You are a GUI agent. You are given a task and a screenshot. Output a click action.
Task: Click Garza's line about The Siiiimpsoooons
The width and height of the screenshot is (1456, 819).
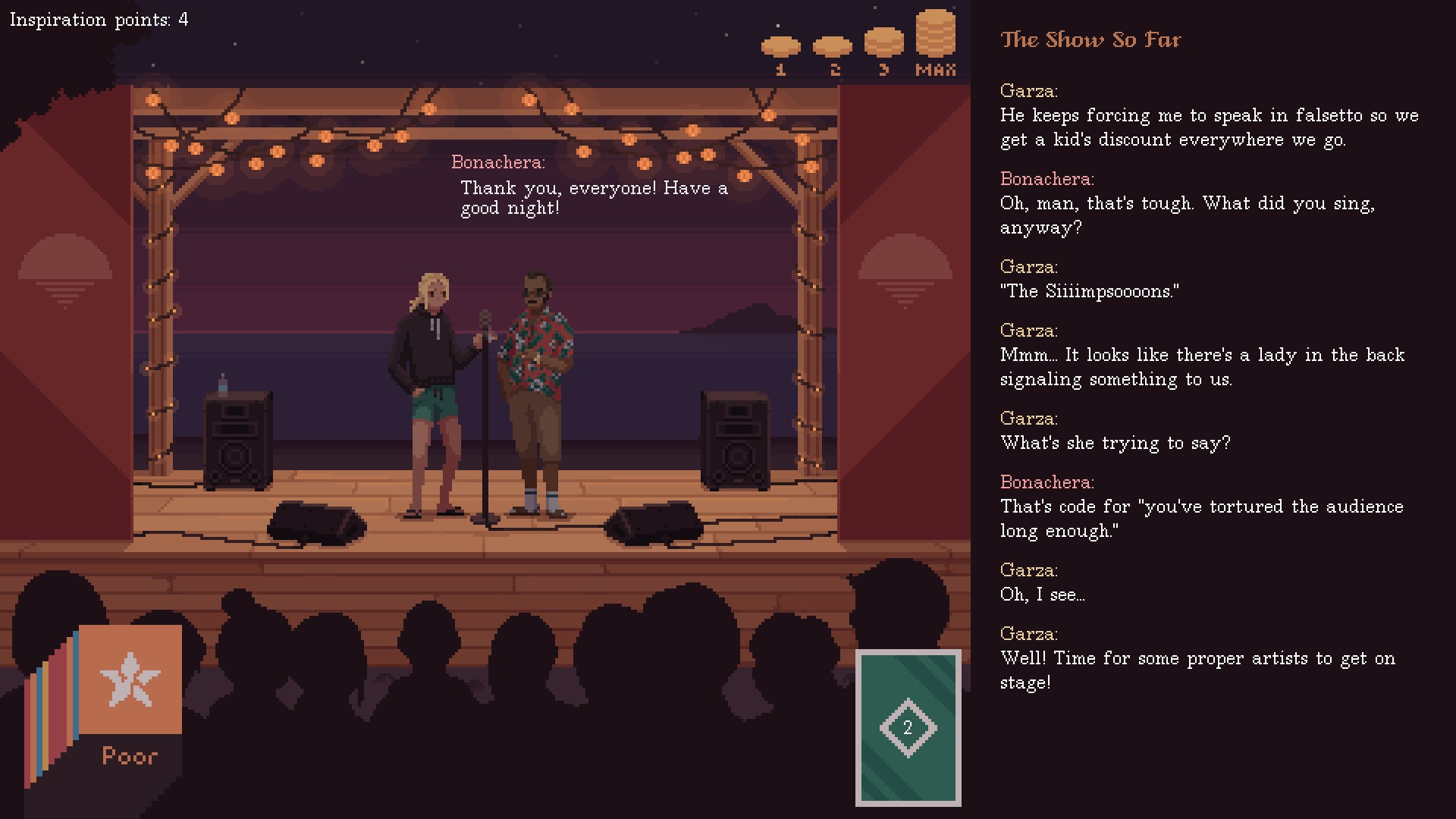(1090, 290)
